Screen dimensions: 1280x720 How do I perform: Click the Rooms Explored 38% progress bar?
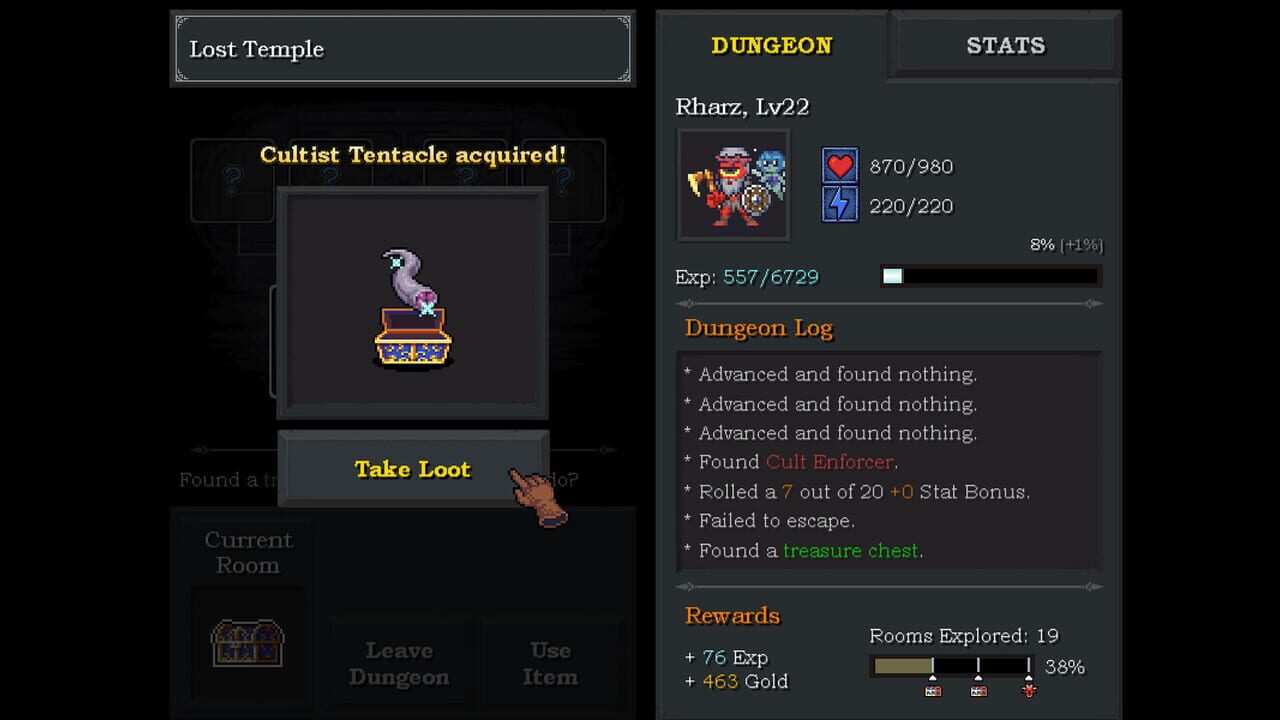[x=950, y=667]
